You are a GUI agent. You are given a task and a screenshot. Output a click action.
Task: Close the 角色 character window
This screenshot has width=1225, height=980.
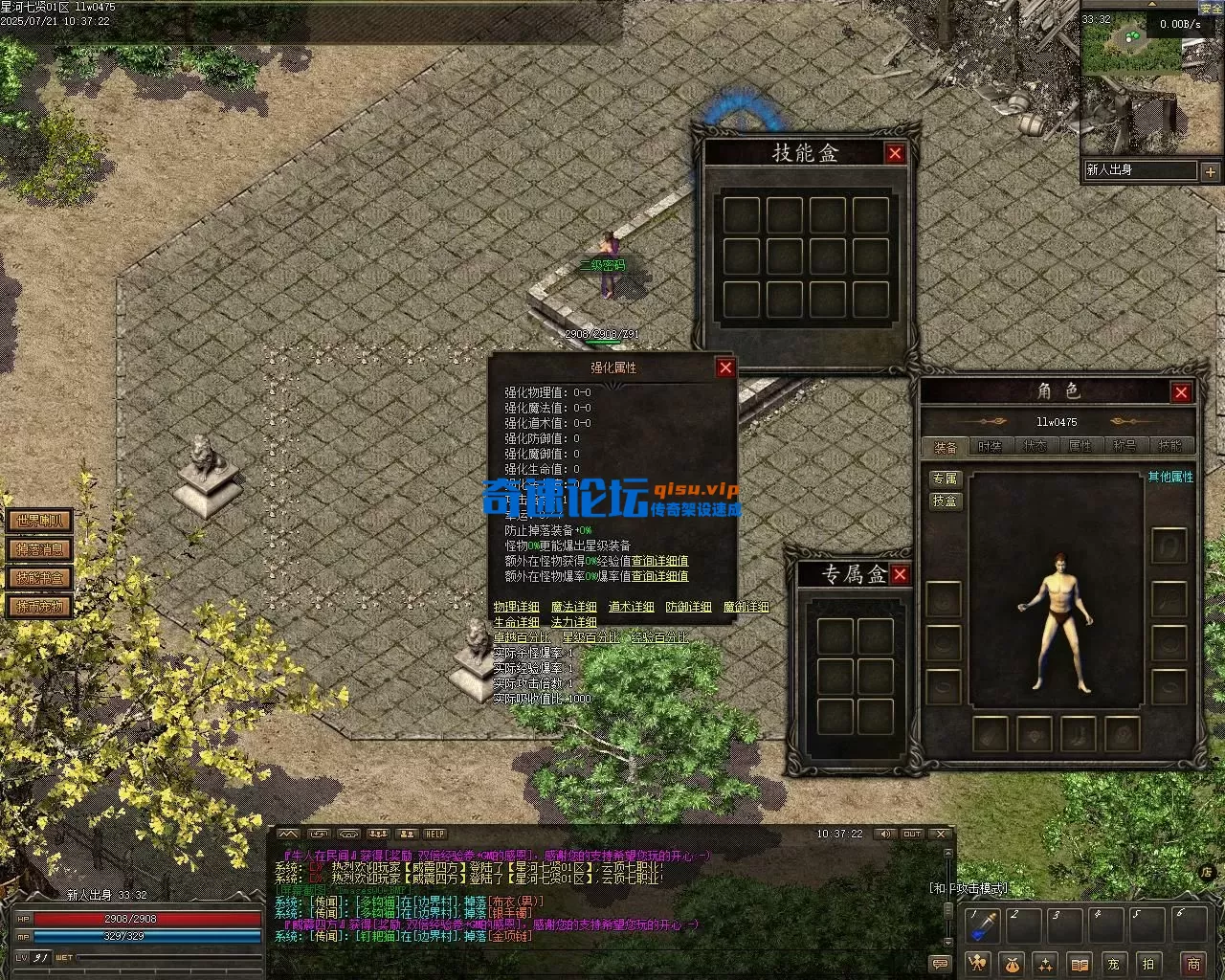click(1181, 392)
